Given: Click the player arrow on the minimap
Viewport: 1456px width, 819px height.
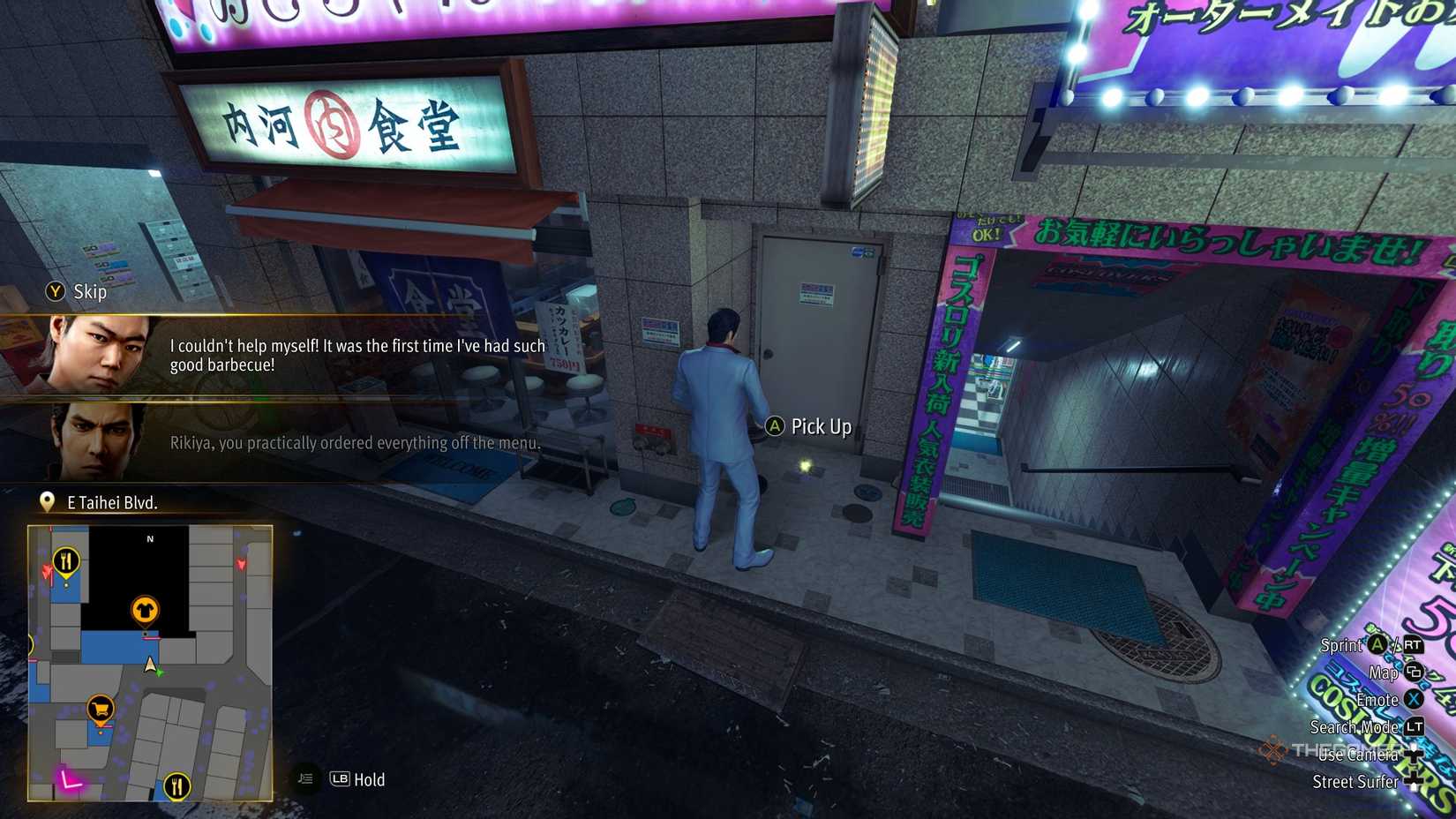Looking at the screenshot, I should click(x=149, y=665).
